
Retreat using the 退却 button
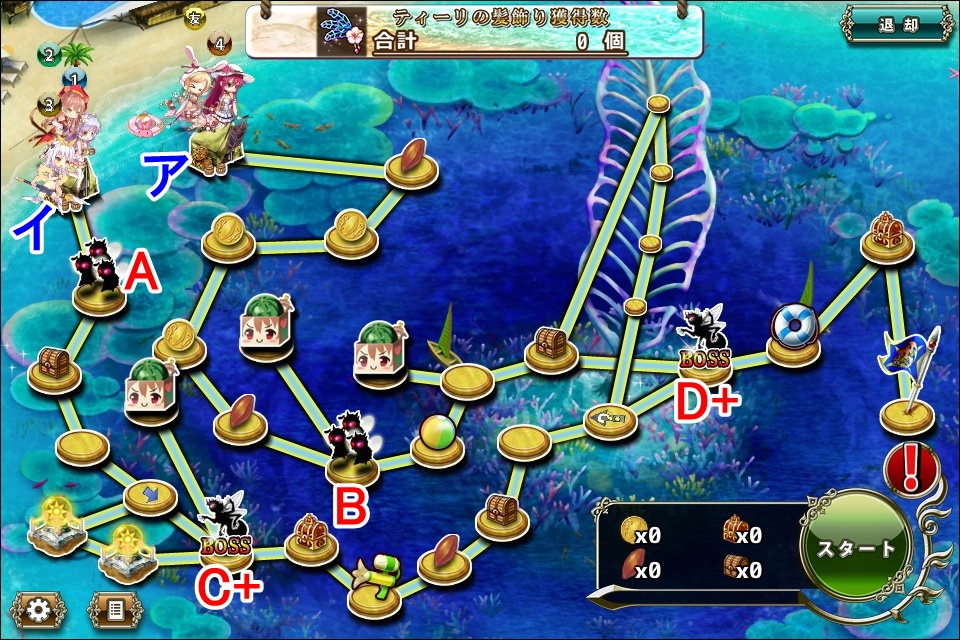(x=896, y=25)
